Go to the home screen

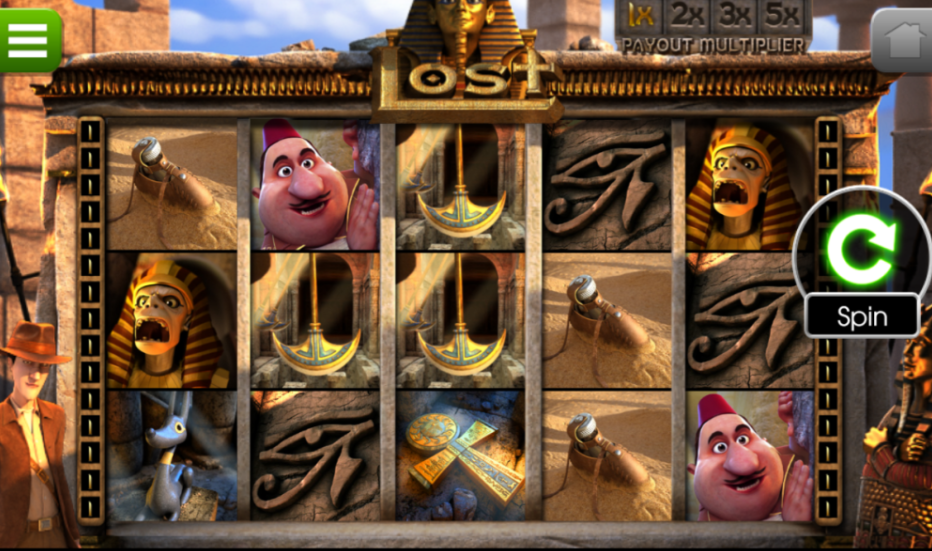(903, 41)
